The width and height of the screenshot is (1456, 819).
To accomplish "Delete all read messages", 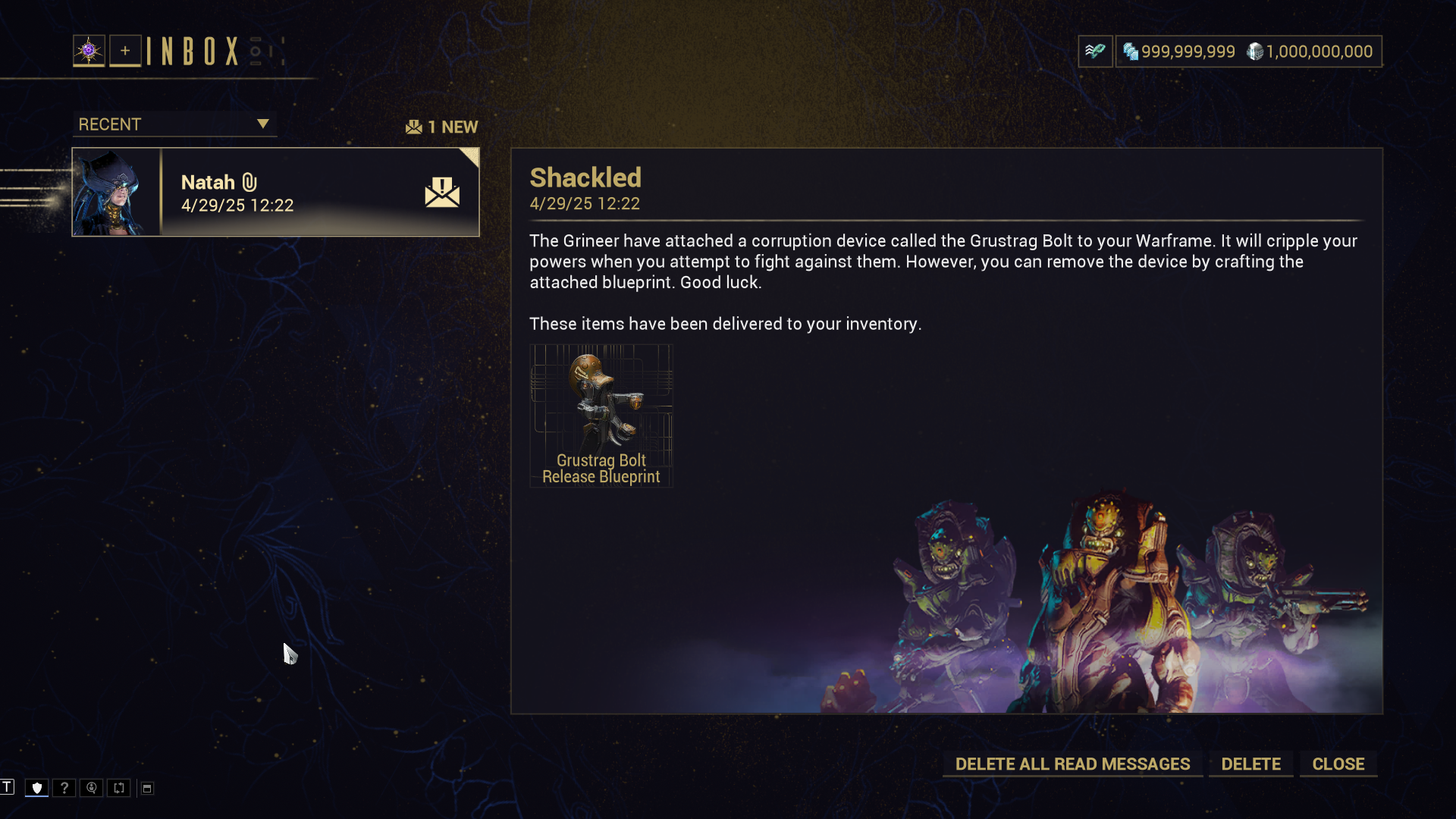I will click(1072, 764).
